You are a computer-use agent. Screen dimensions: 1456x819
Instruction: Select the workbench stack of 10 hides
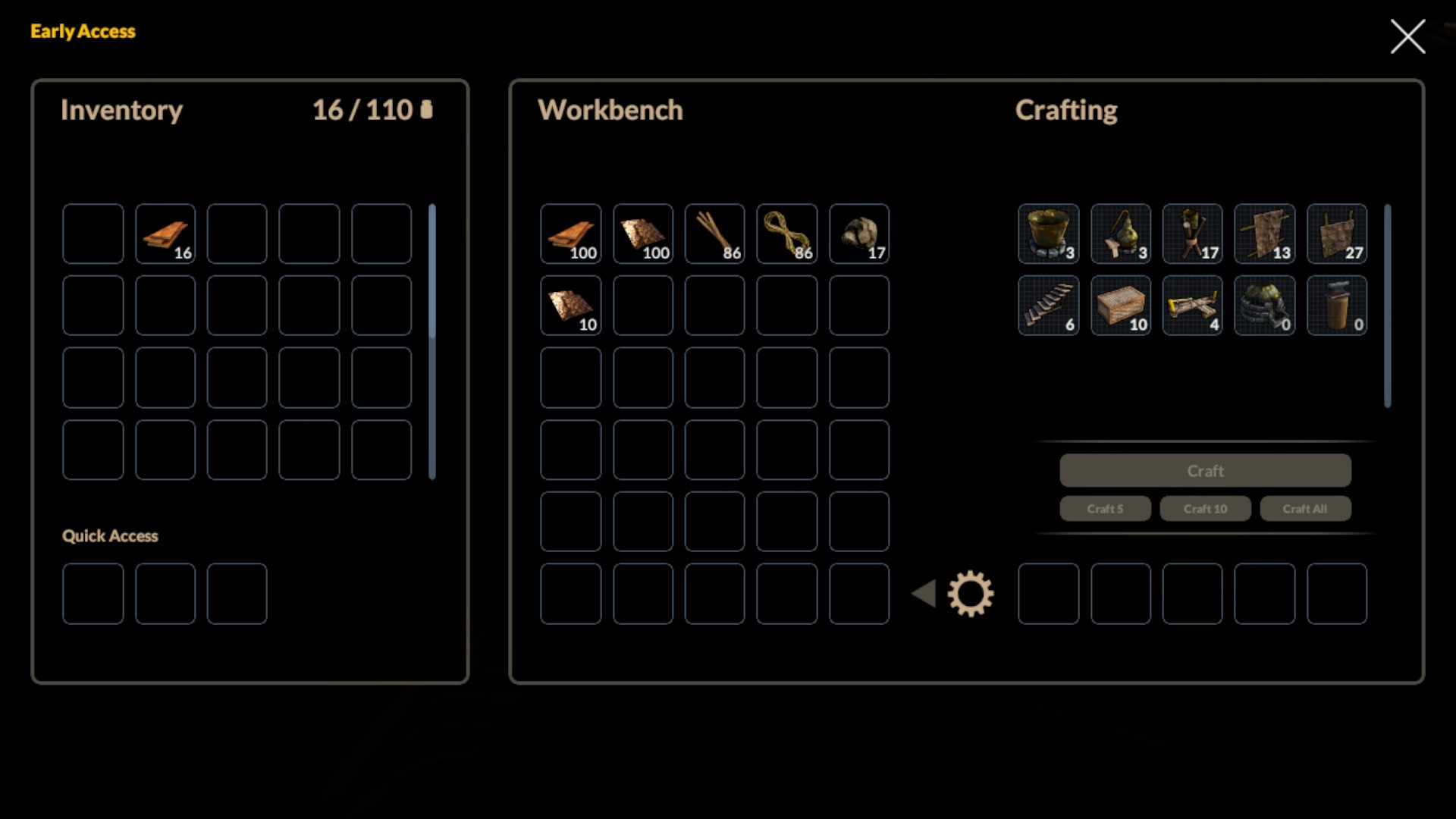pos(570,306)
